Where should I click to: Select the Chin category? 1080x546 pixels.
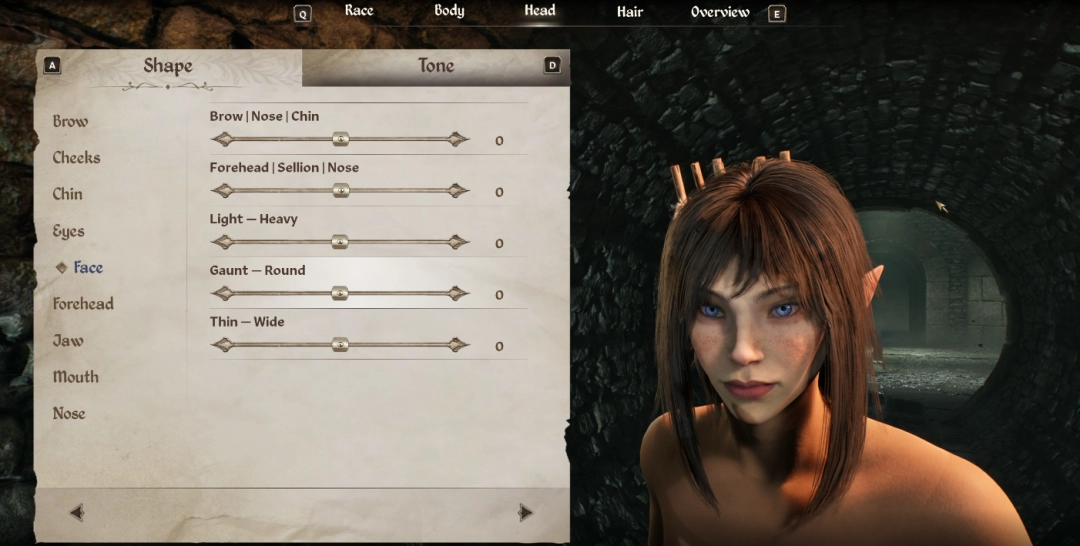[x=68, y=194]
